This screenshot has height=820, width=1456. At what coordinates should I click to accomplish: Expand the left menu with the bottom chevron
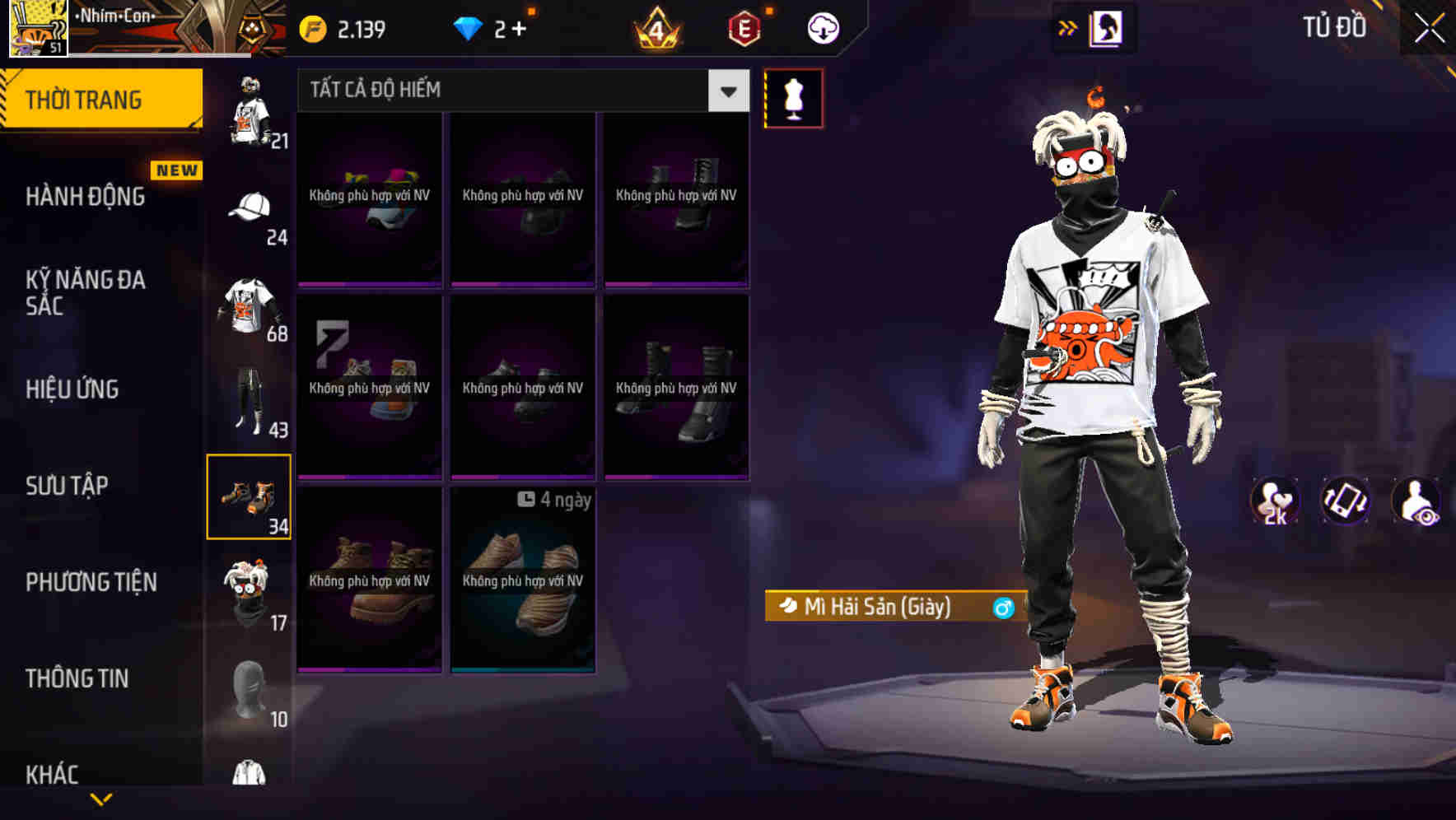pyautogui.click(x=100, y=799)
